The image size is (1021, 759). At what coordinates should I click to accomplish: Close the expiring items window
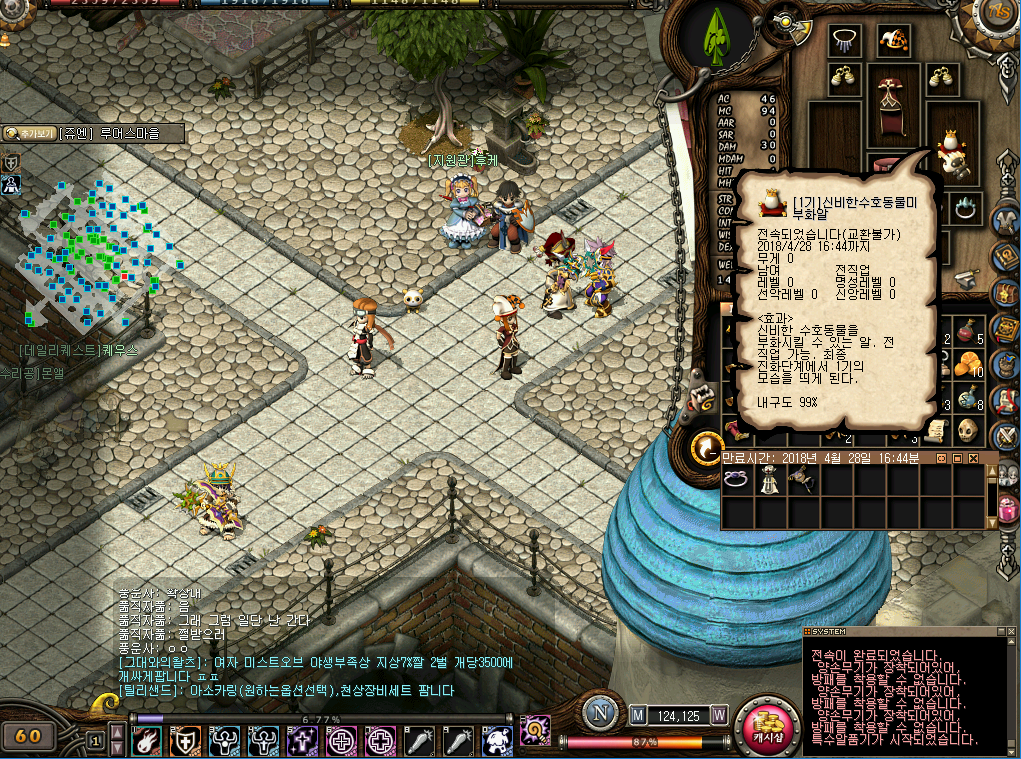click(x=971, y=458)
